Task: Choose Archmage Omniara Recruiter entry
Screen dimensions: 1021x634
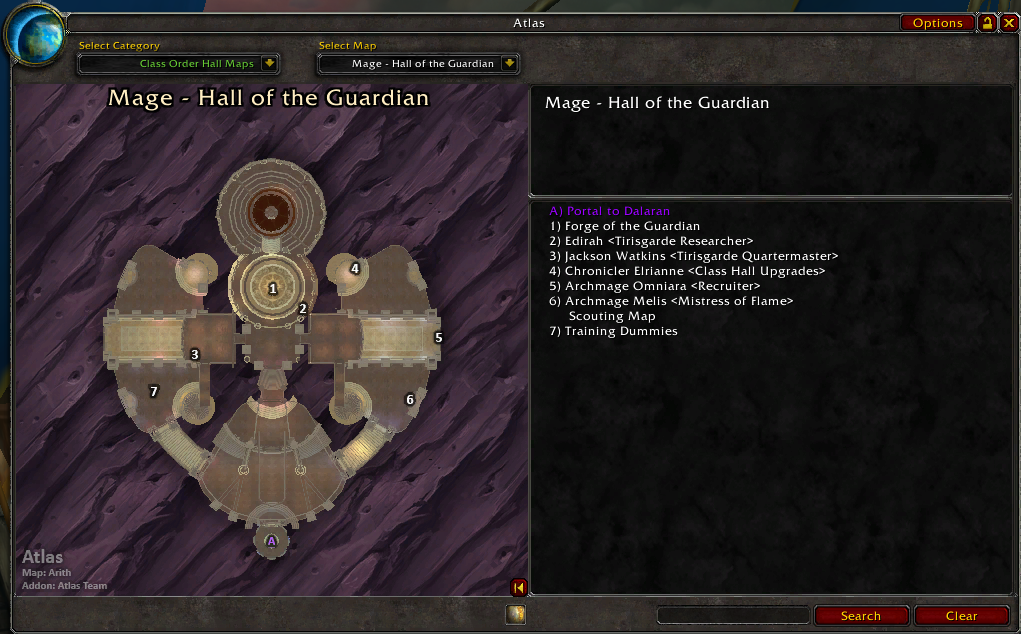Action: [x=647, y=286]
